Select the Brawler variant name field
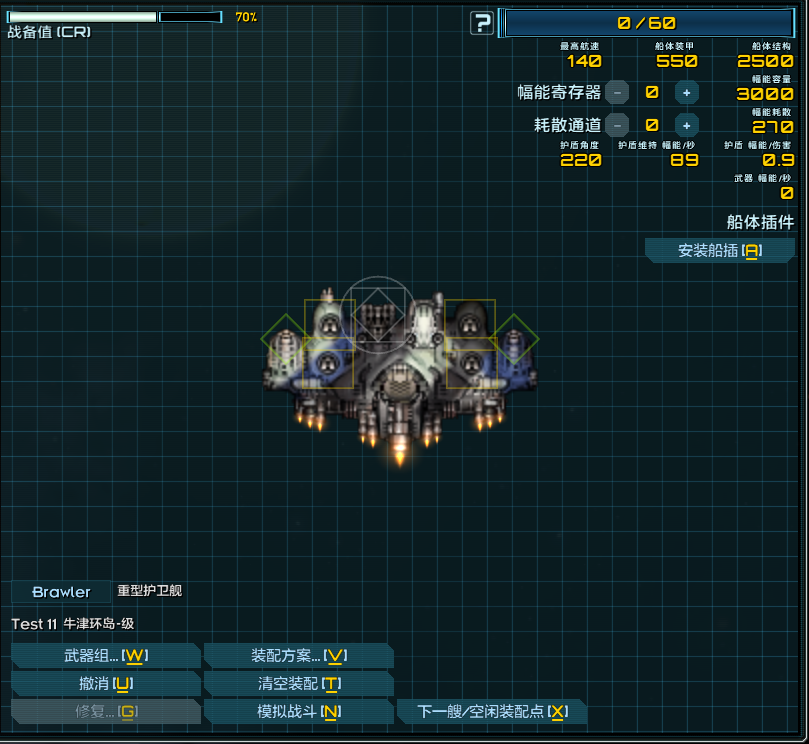Viewport: 809px width, 744px height. click(61, 592)
